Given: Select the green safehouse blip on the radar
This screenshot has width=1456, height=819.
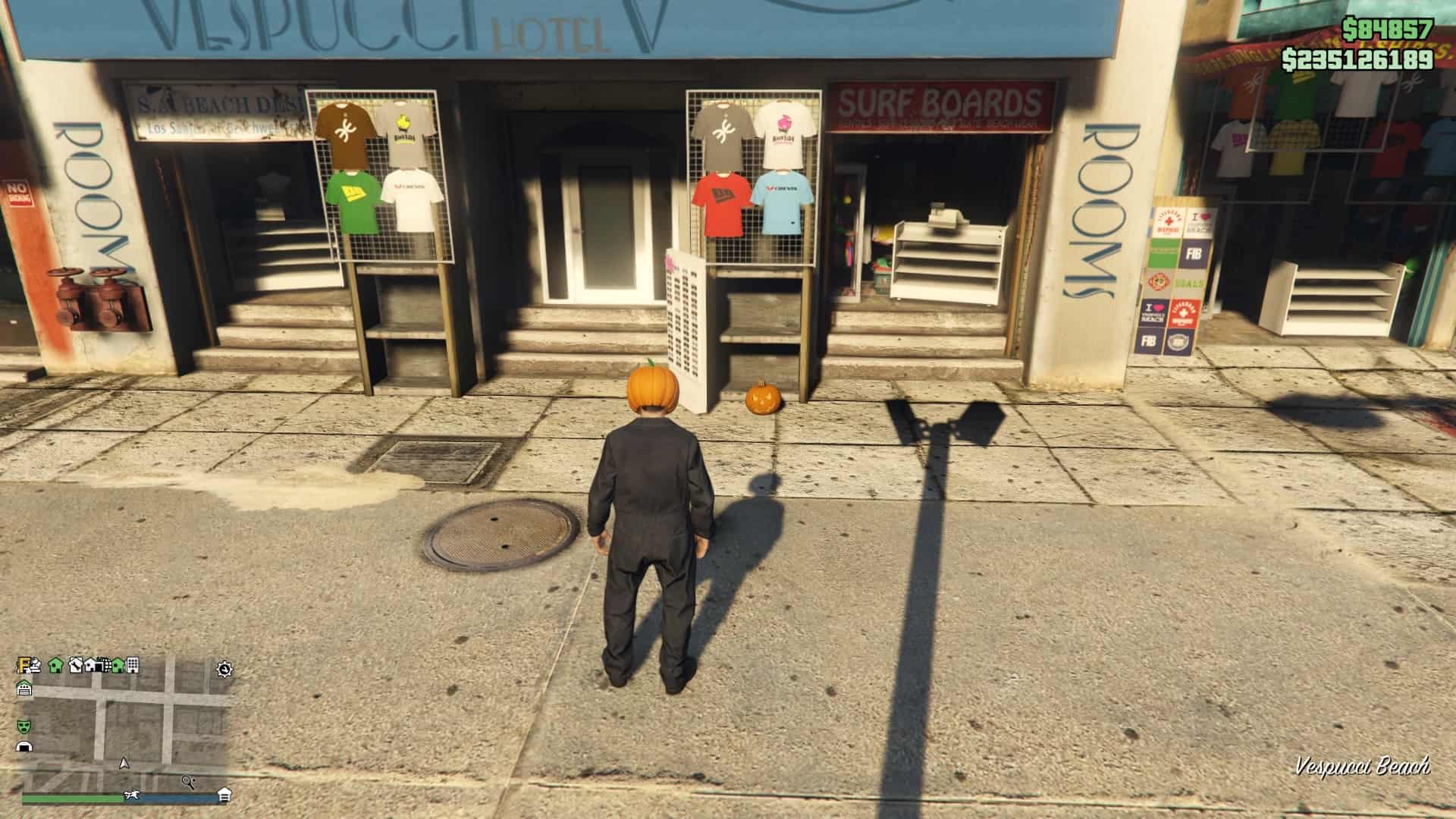Looking at the screenshot, I should tap(55, 665).
